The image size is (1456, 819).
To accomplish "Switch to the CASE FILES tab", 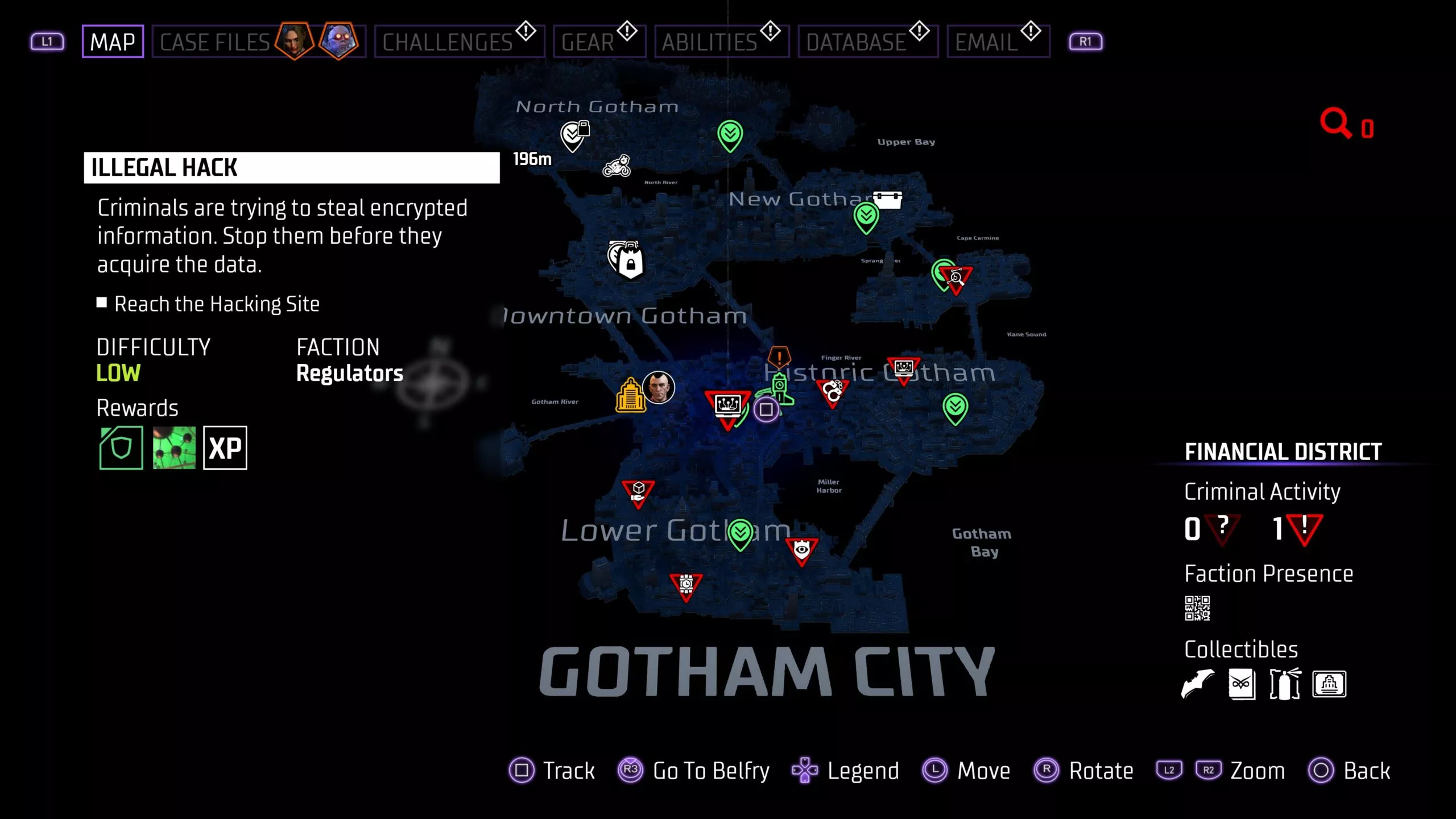I will (x=214, y=40).
